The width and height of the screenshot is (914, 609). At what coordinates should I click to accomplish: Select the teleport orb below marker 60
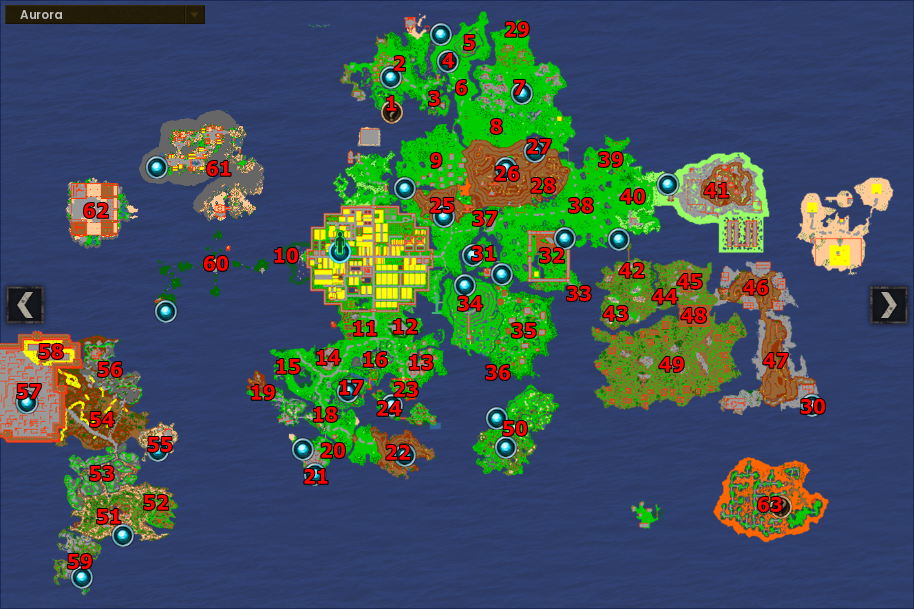pyautogui.click(x=166, y=311)
